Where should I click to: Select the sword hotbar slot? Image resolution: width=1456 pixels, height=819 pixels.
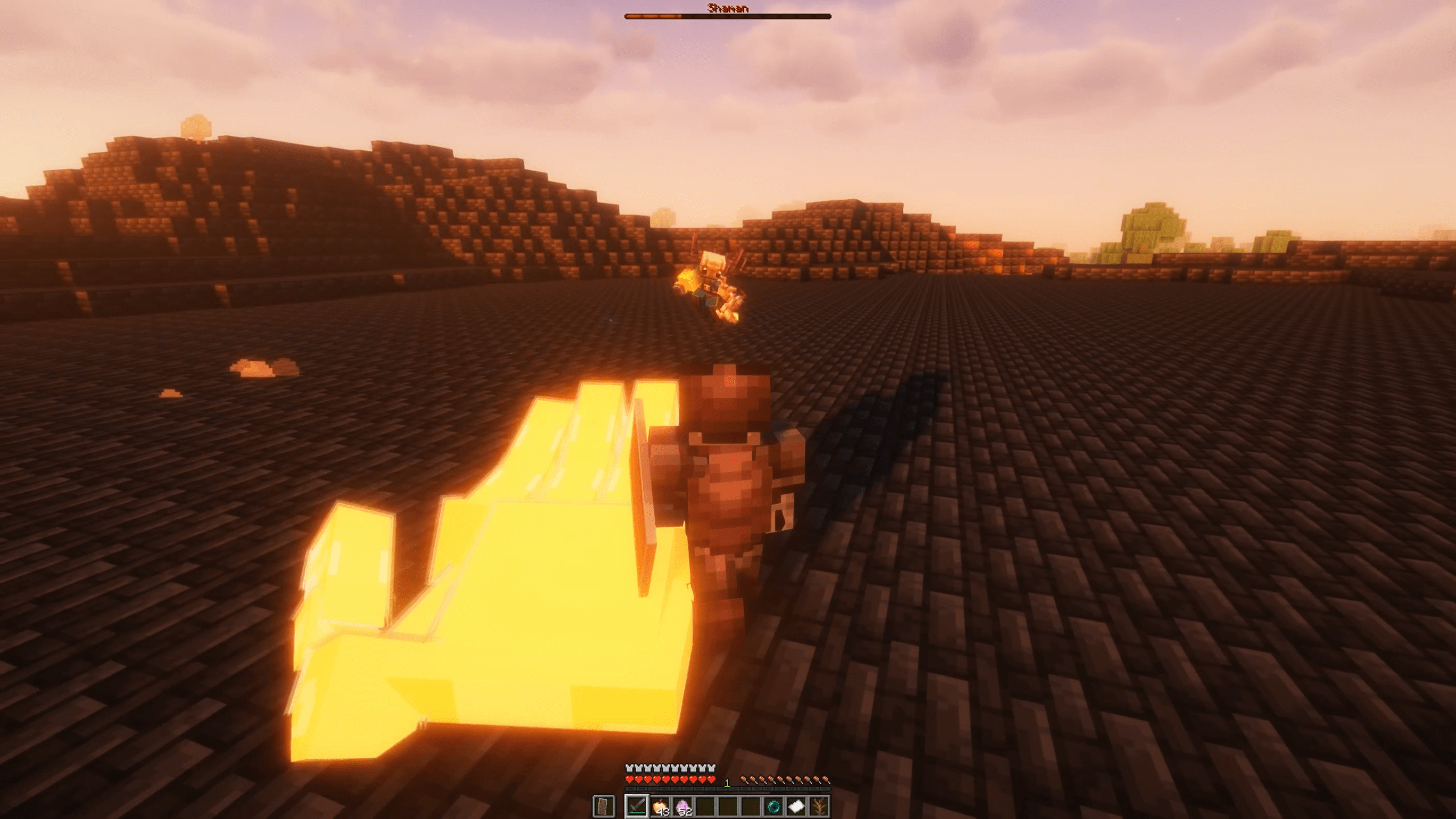pyautogui.click(x=636, y=806)
